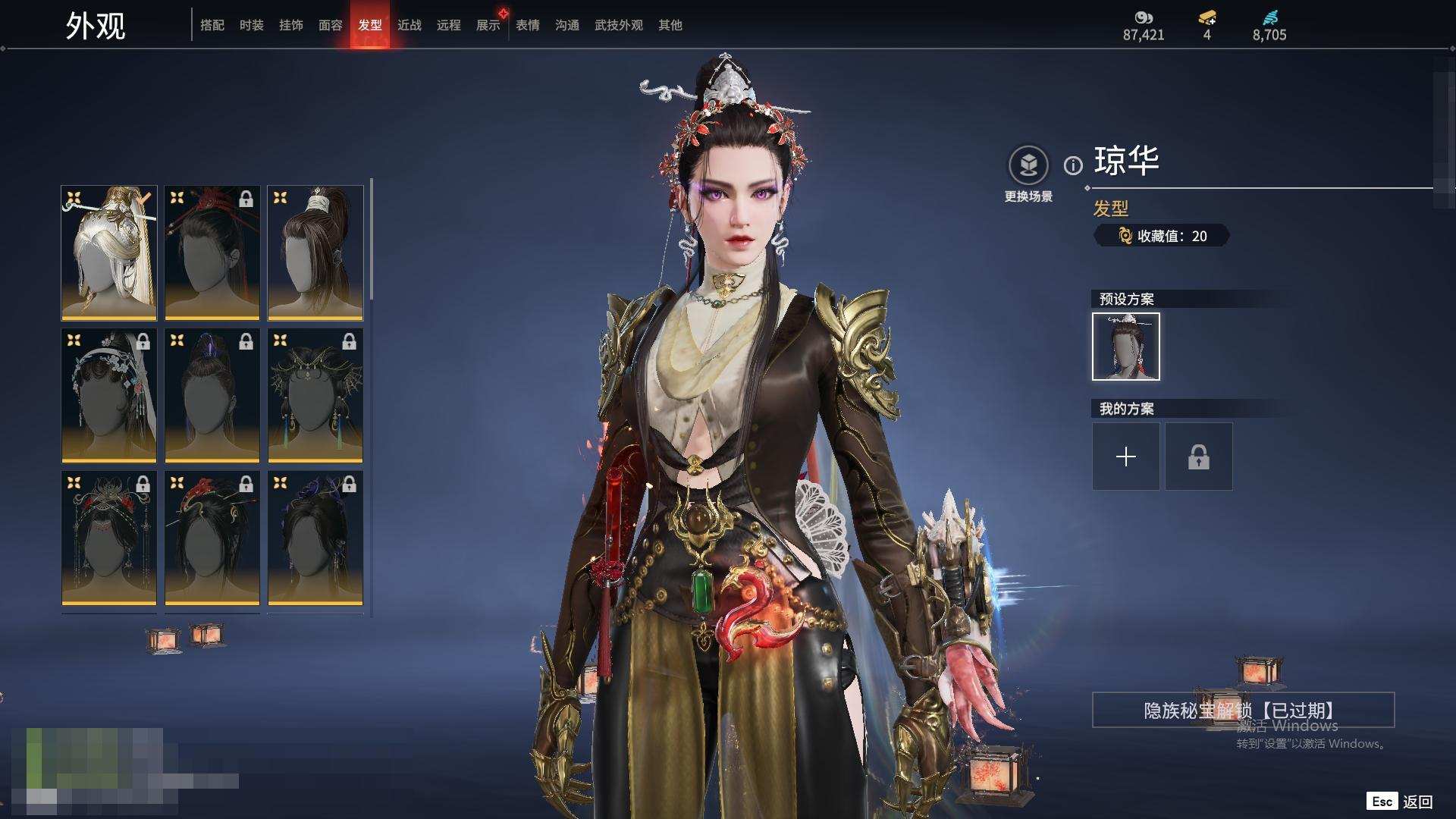Choose the brown high ponytail hairstyle
1456x819 pixels.
pyautogui.click(x=315, y=253)
